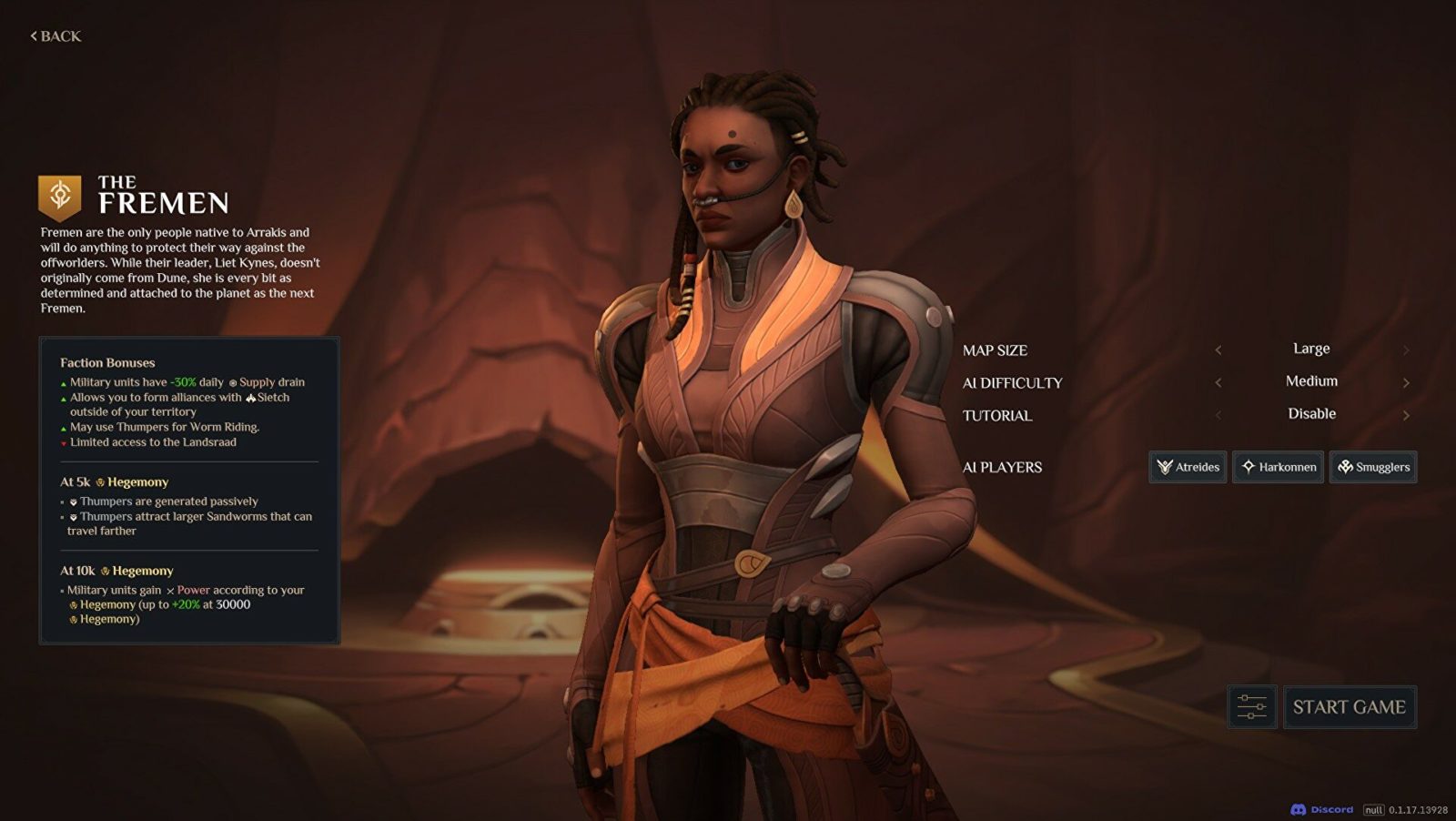The image size is (1456, 821).
Task: Click the Large map size value
Action: (x=1312, y=349)
